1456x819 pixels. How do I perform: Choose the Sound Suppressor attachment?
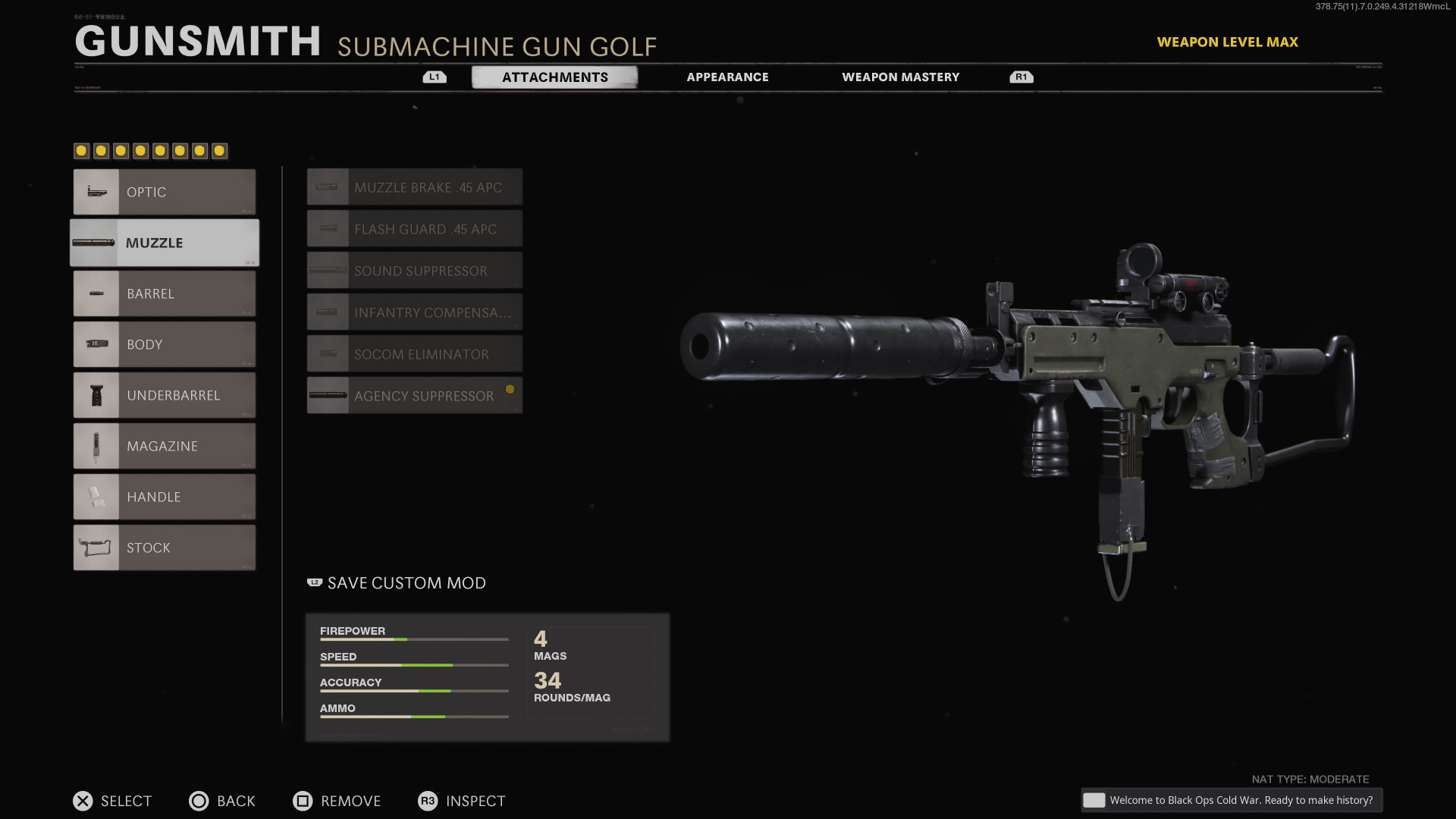coord(415,271)
